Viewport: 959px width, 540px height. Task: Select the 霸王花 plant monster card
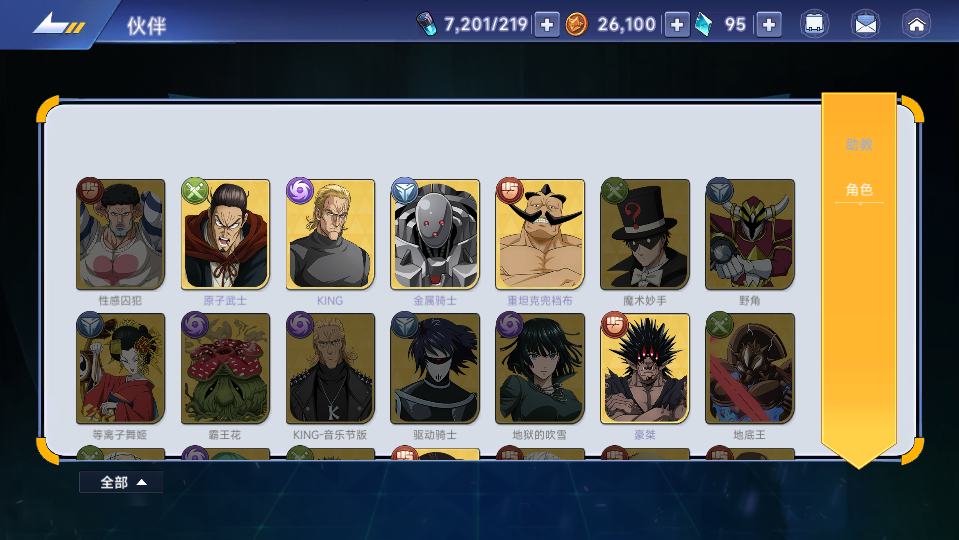pos(226,369)
